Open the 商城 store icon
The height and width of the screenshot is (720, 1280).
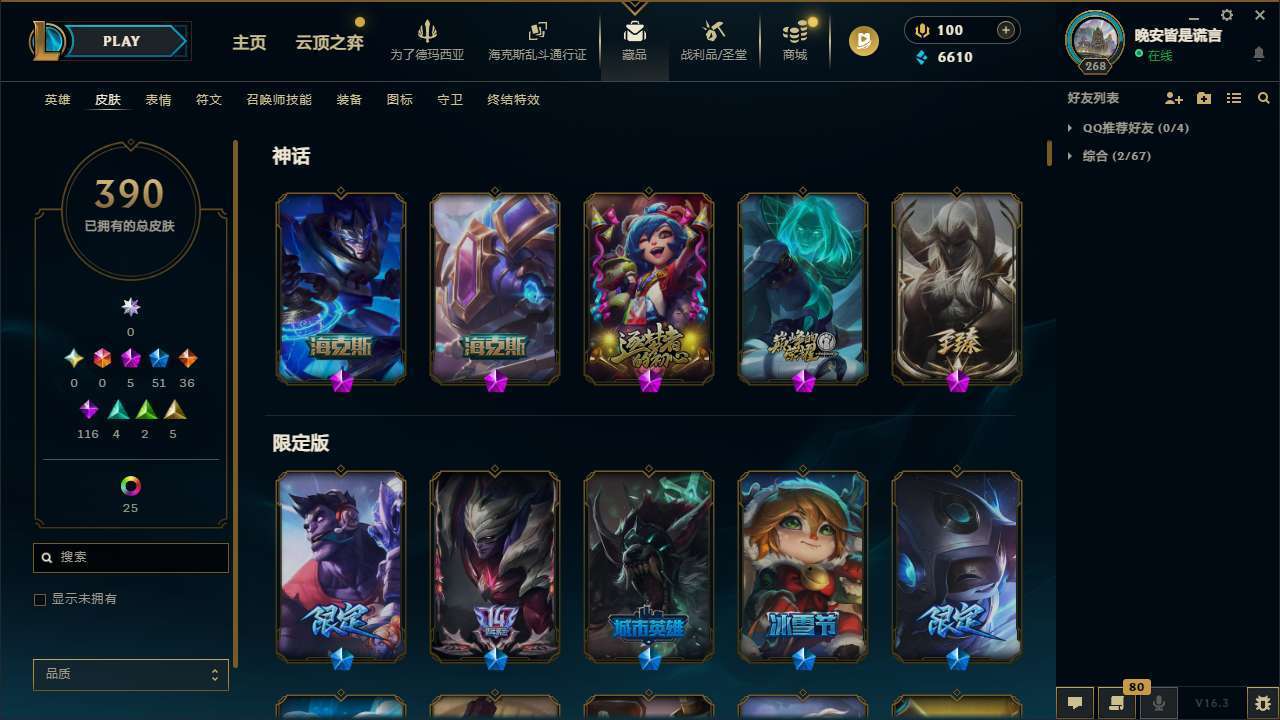794,40
